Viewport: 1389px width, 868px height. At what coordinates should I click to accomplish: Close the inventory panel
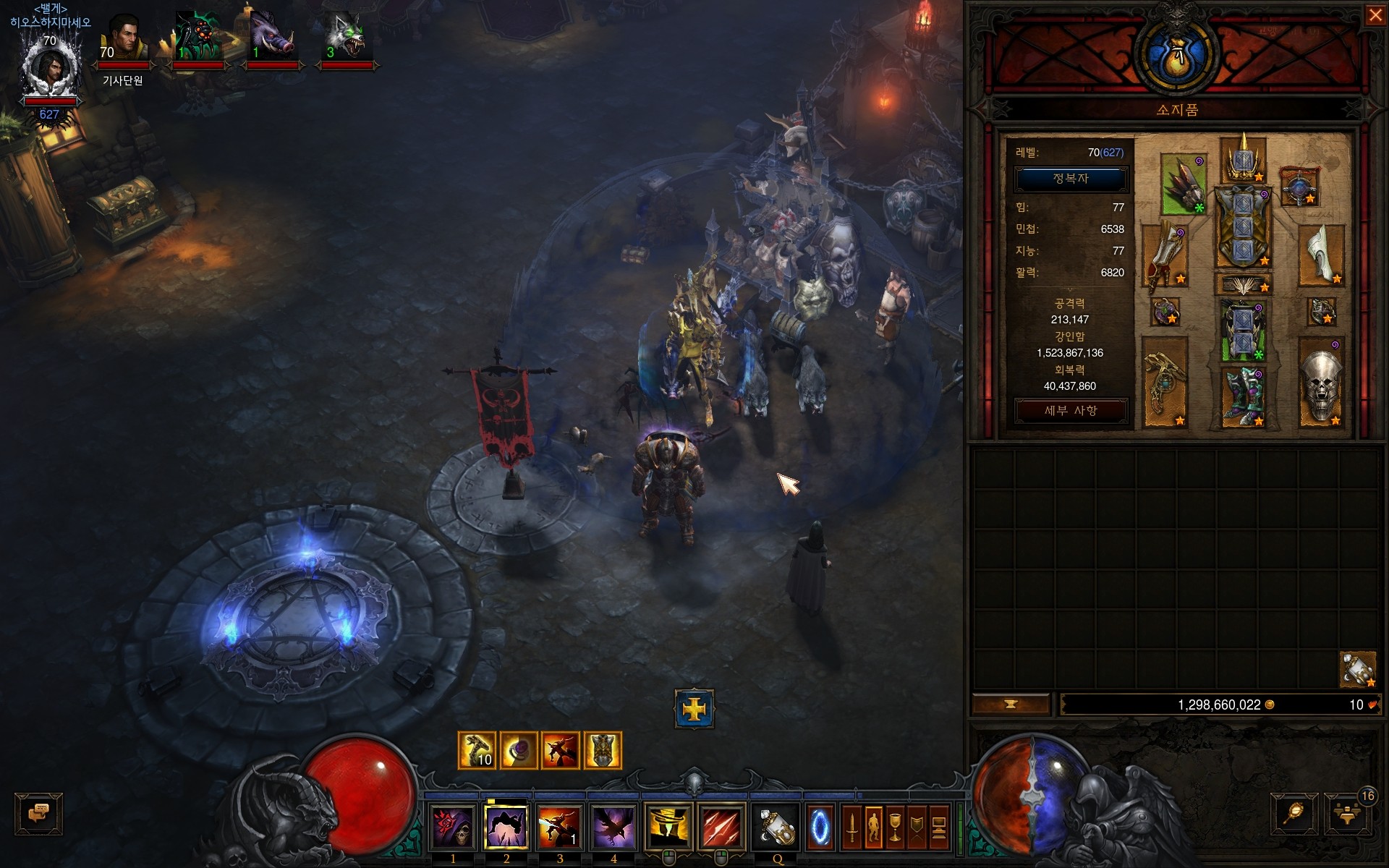pyautogui.click(x=1375, y=15)
